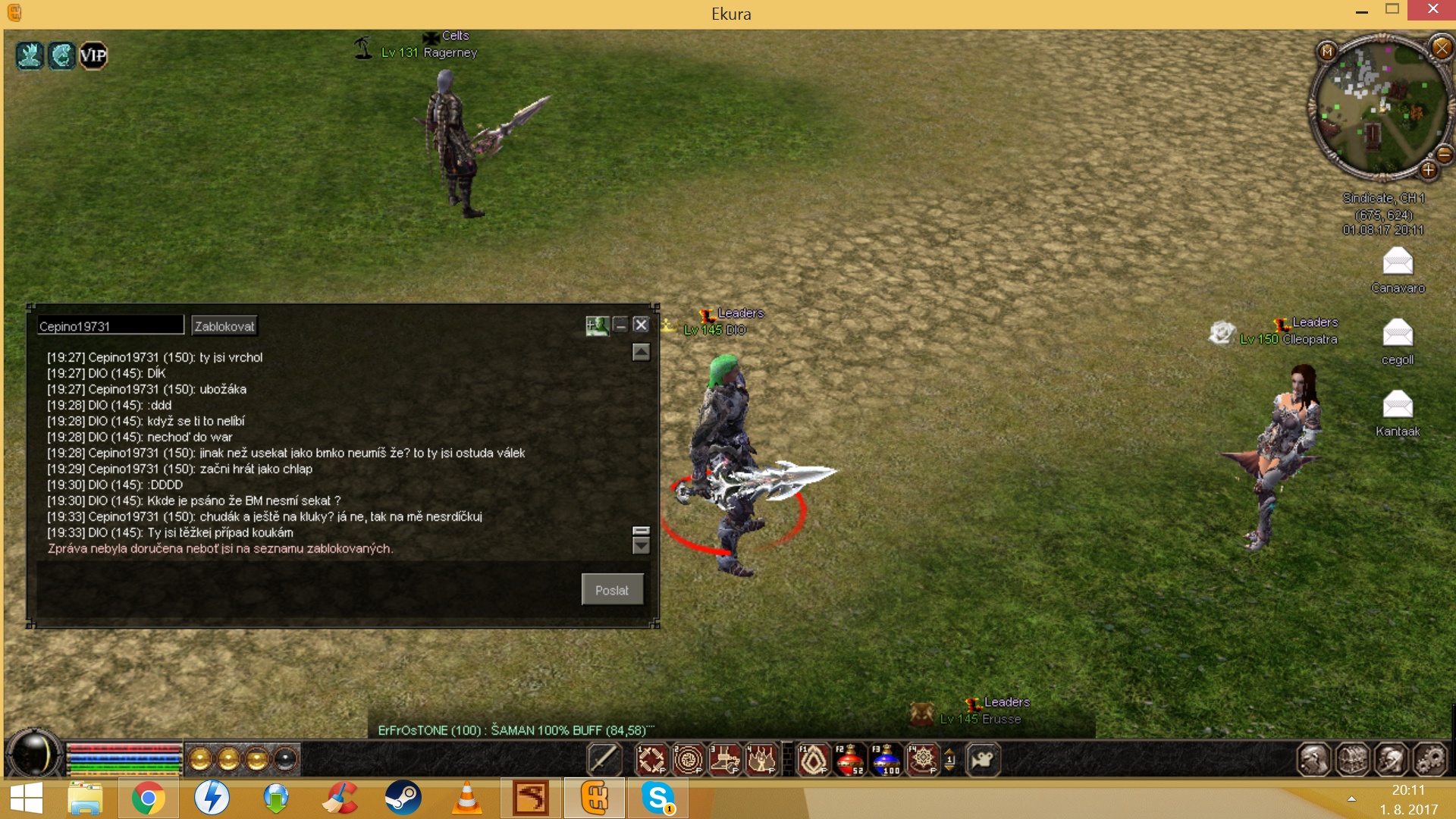Block the player with Zablokovat
The image size is (1456, 819).
[x=224, y=326]
